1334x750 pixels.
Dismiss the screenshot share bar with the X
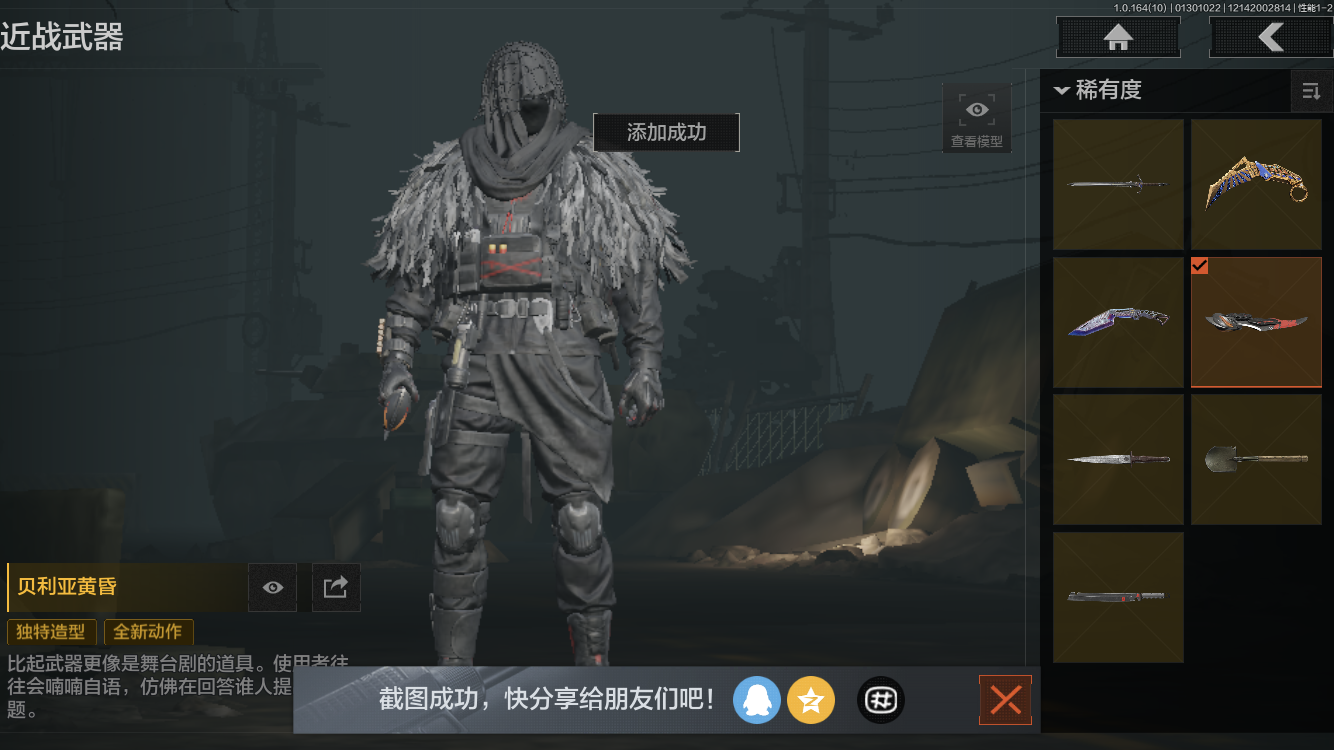pos(1005,700)
